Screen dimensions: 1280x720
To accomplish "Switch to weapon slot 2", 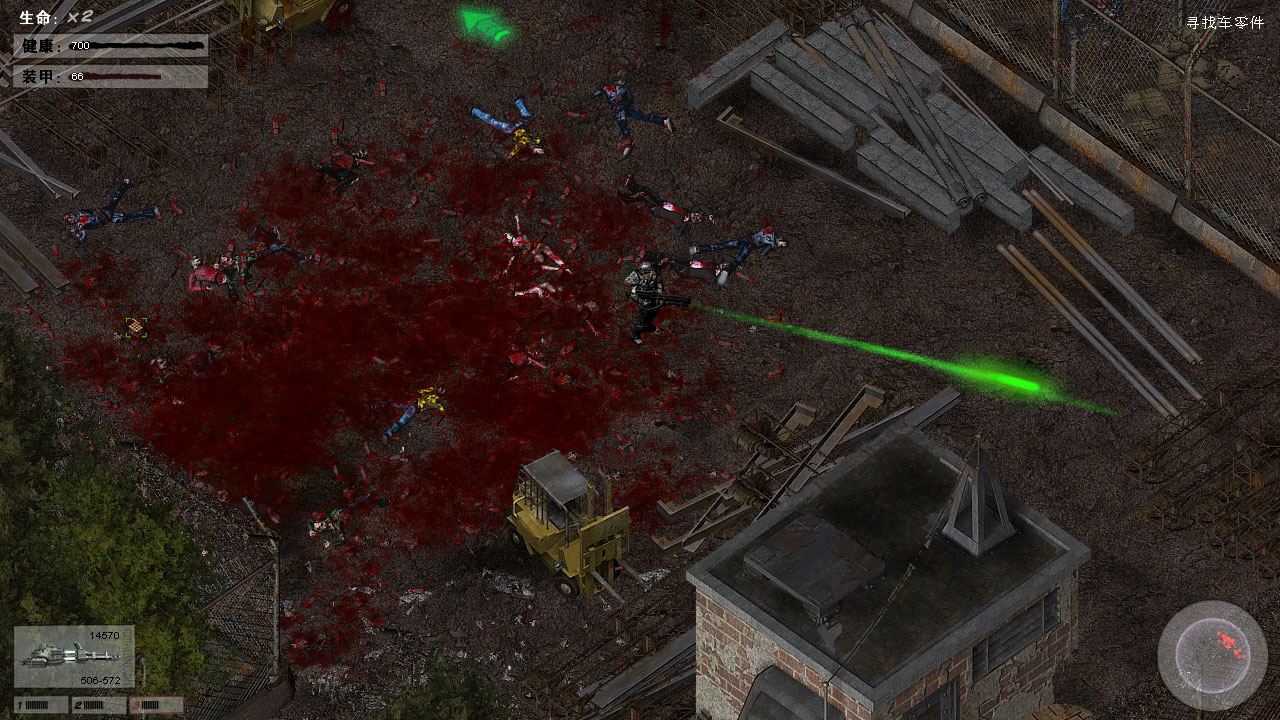I will tap(99, 705).
